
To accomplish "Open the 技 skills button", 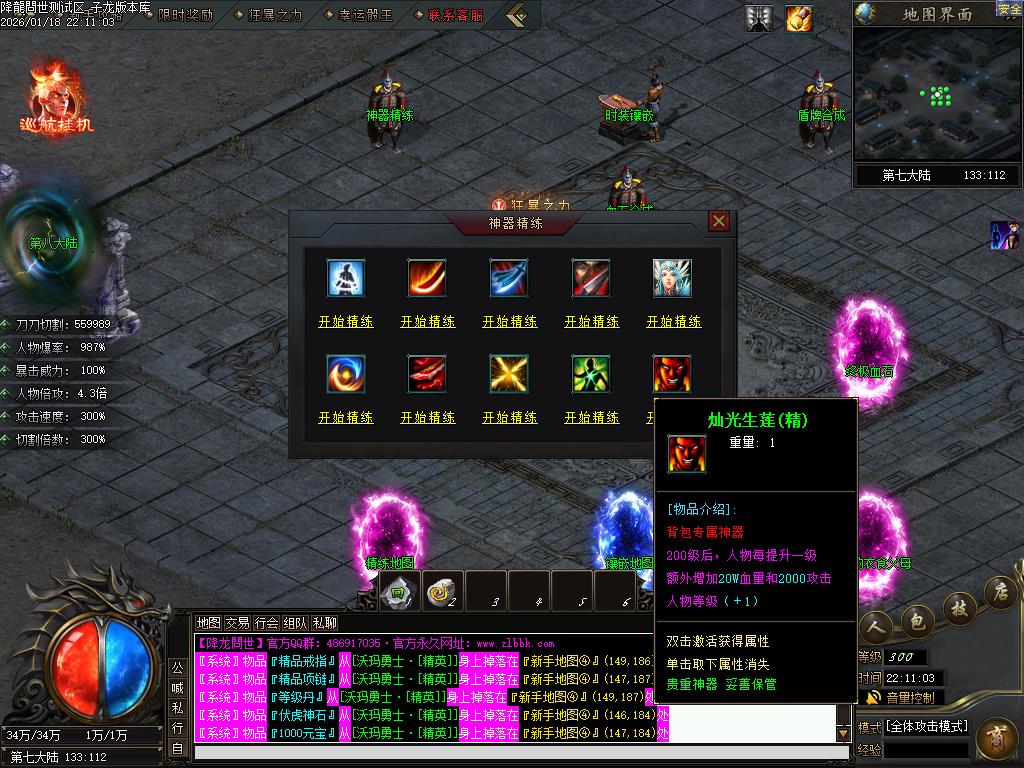I will 958,606.
